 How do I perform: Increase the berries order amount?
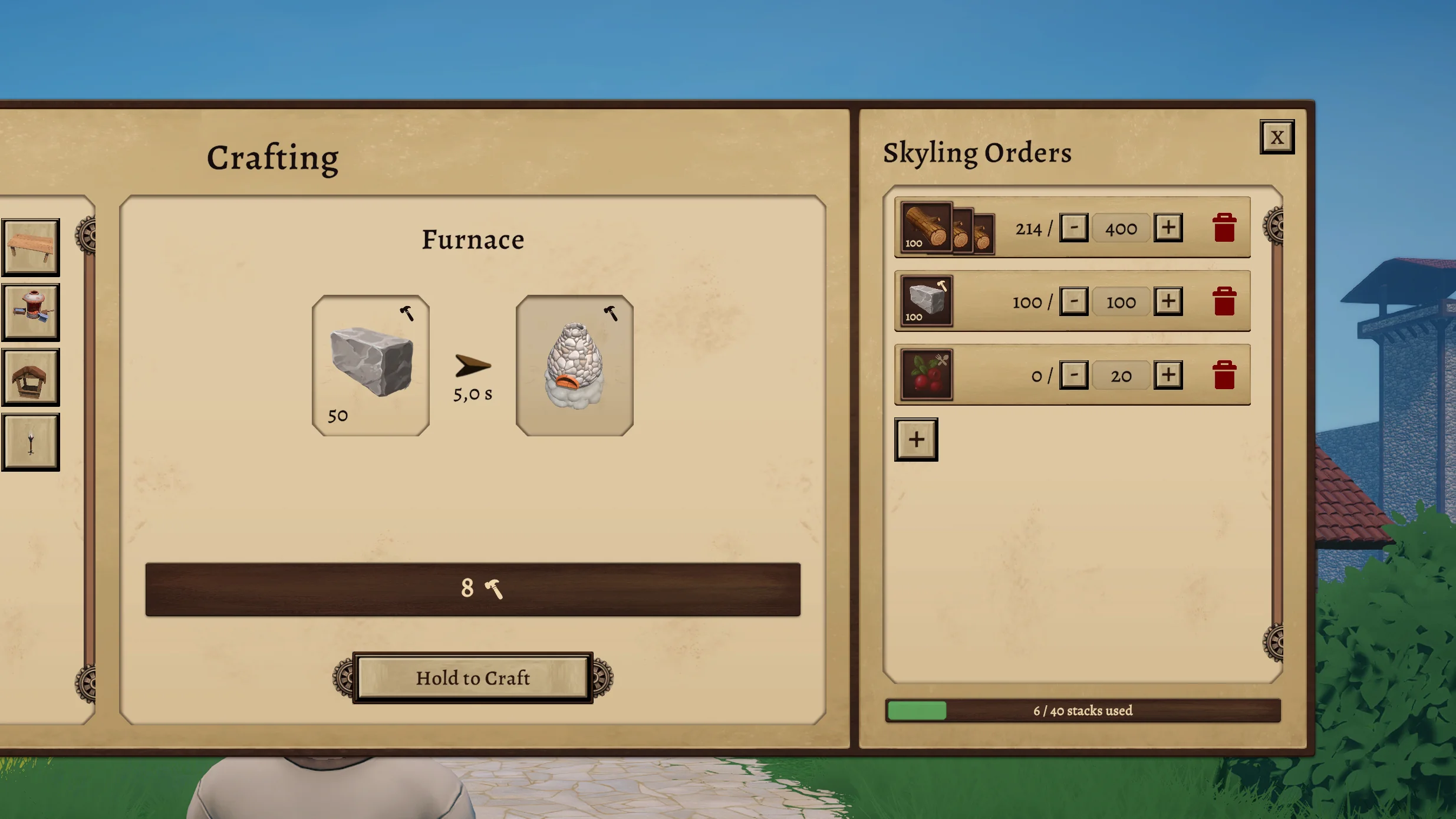pos(1168,375)
